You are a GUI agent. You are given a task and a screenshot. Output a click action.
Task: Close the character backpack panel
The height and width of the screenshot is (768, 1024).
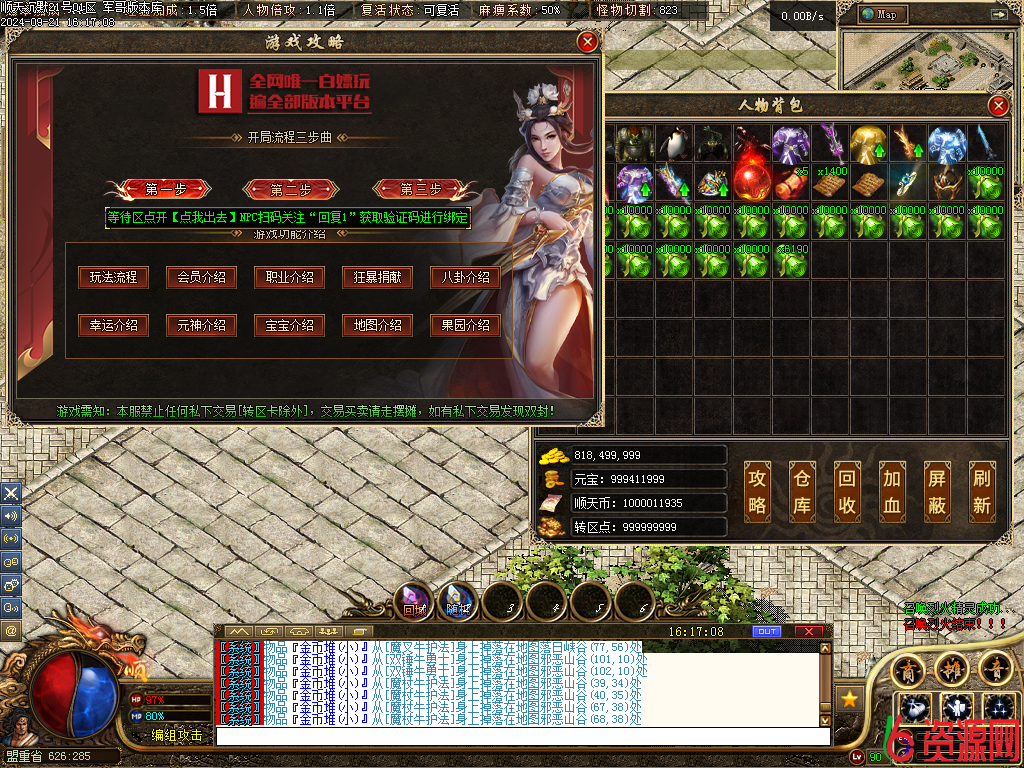997,106
